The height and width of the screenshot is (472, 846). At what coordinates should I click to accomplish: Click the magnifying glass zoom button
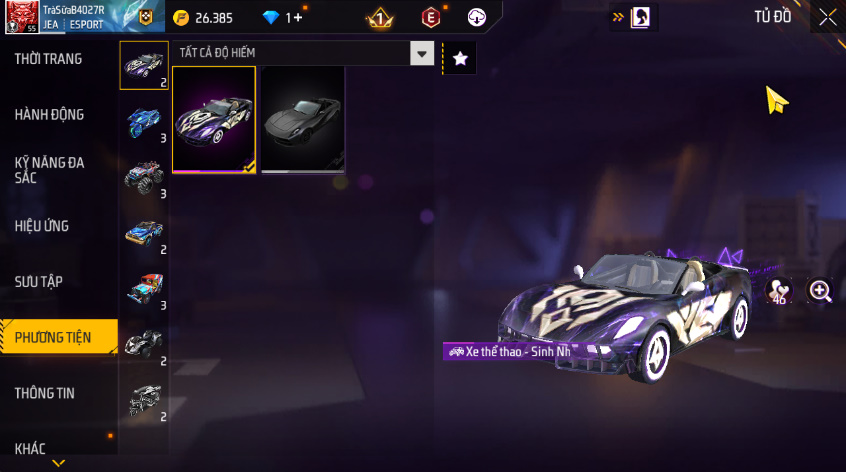(x=821, y=291)
